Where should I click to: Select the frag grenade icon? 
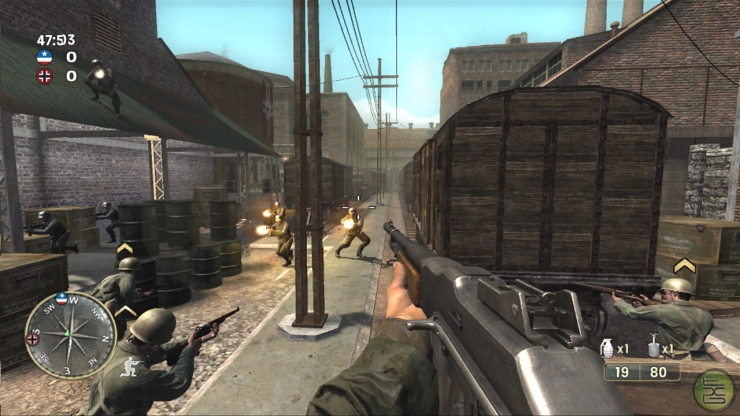(608, 349)
